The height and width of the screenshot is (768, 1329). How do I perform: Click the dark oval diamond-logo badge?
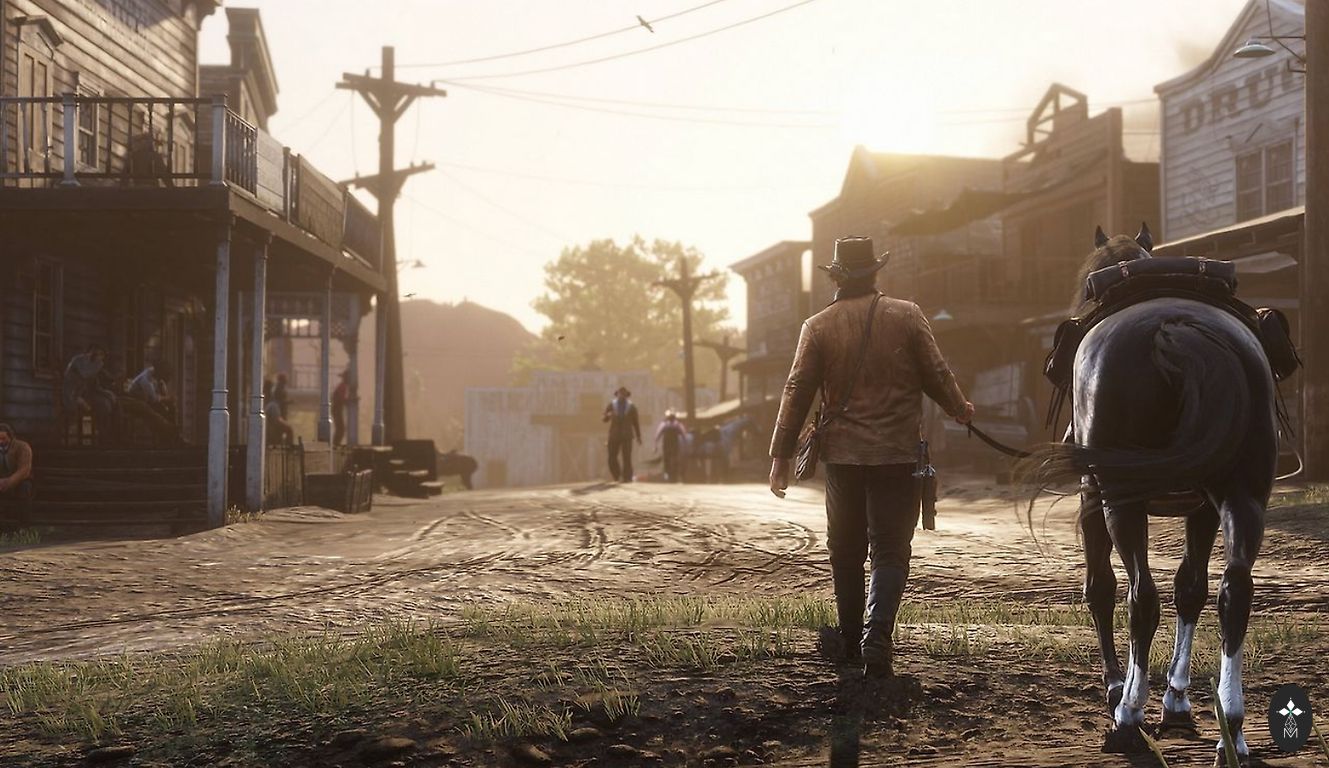(1289, 717)
